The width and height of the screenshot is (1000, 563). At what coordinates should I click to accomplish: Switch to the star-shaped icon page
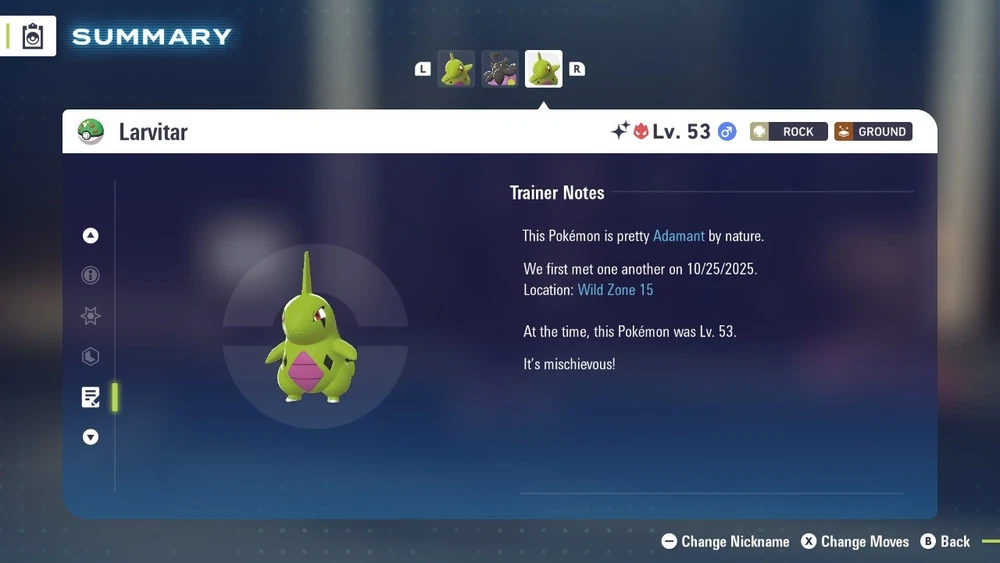tap(91, 316)
